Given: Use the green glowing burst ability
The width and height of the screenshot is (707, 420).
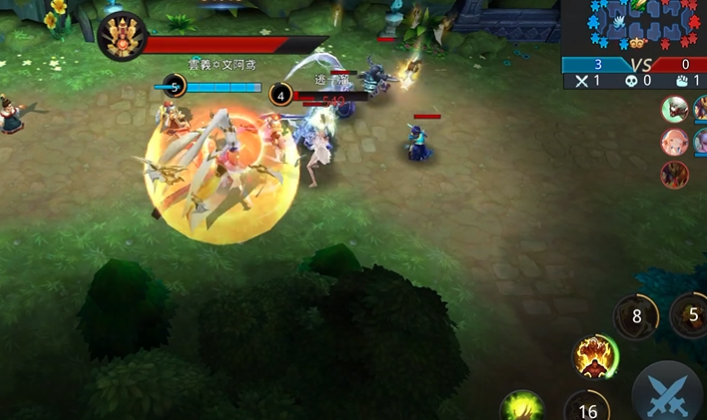Looking at the screenshot, I should coord(523,408).
